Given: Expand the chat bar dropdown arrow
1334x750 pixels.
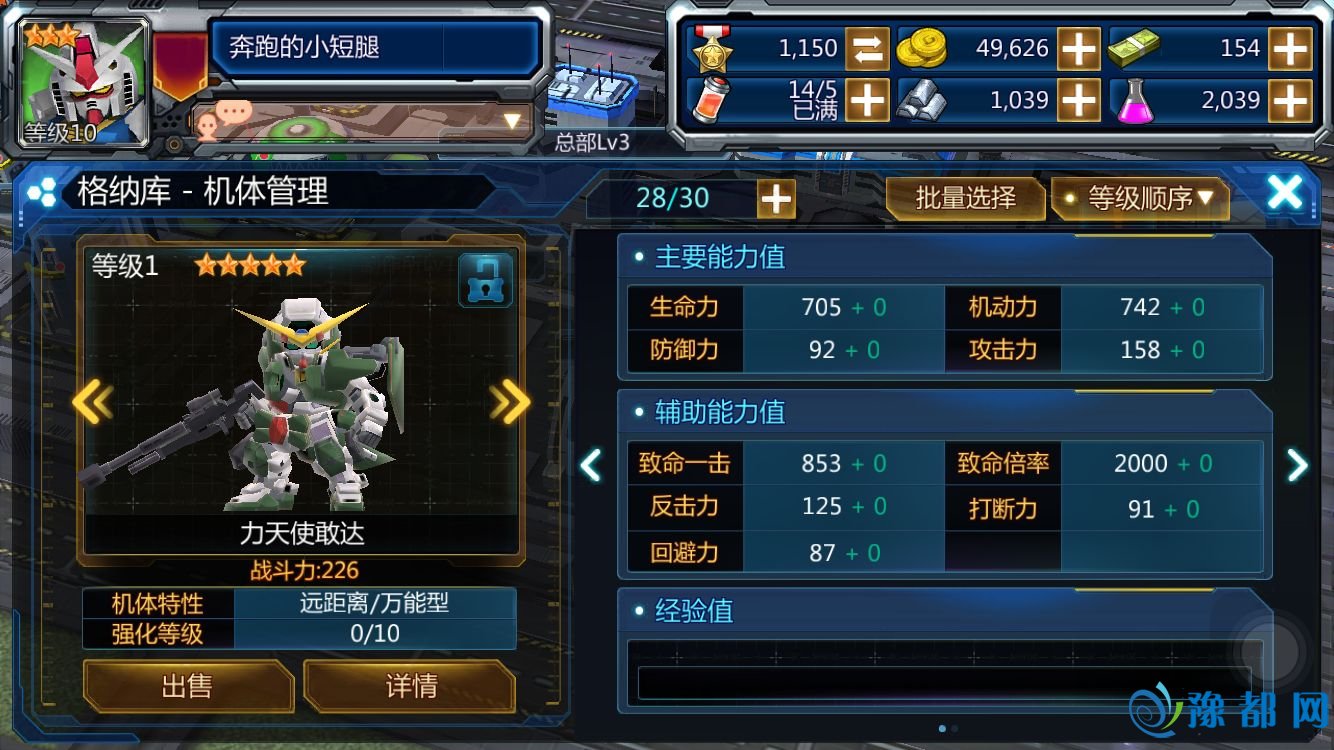Looking at the screenshot, I should pyautogui.click(x=513, y=122).
